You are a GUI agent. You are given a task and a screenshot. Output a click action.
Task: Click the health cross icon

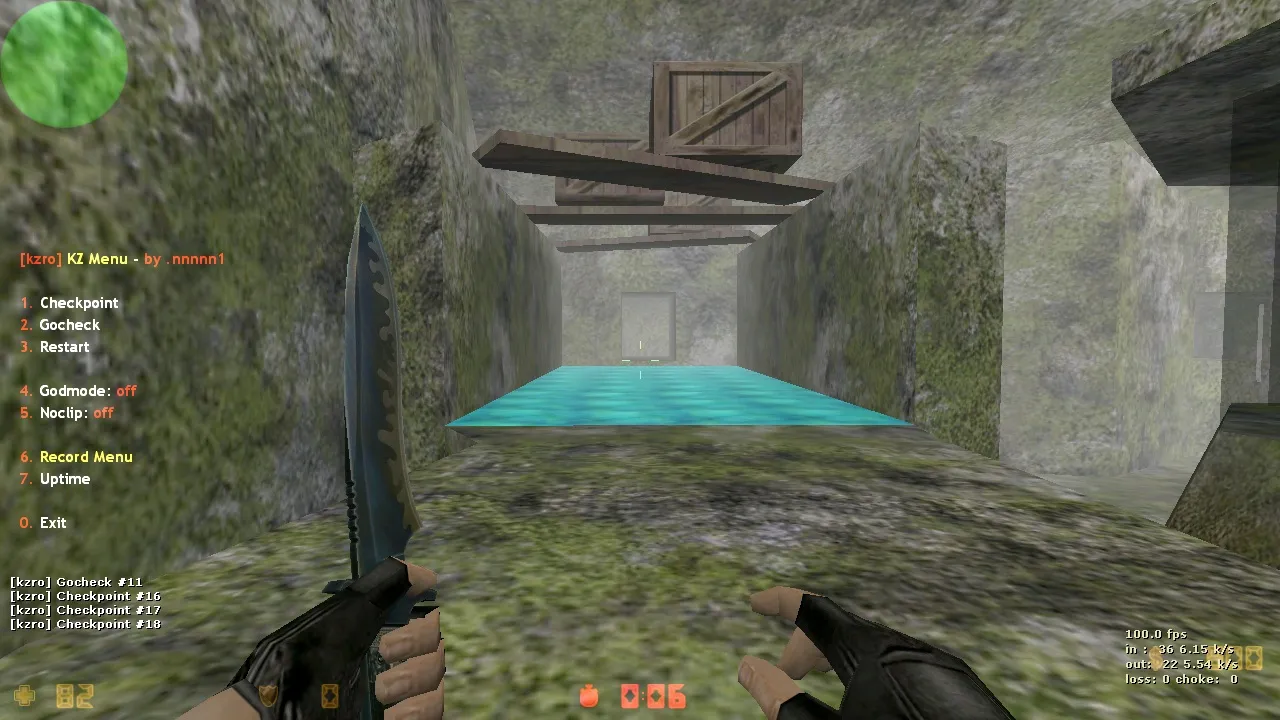(x=25, y=696)
